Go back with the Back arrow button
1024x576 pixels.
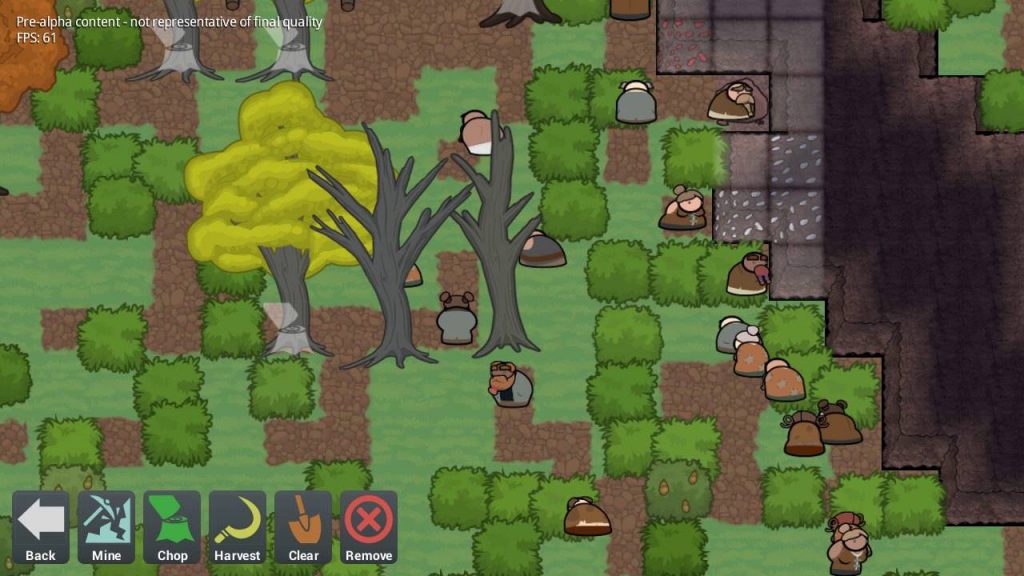click(41, 527)
